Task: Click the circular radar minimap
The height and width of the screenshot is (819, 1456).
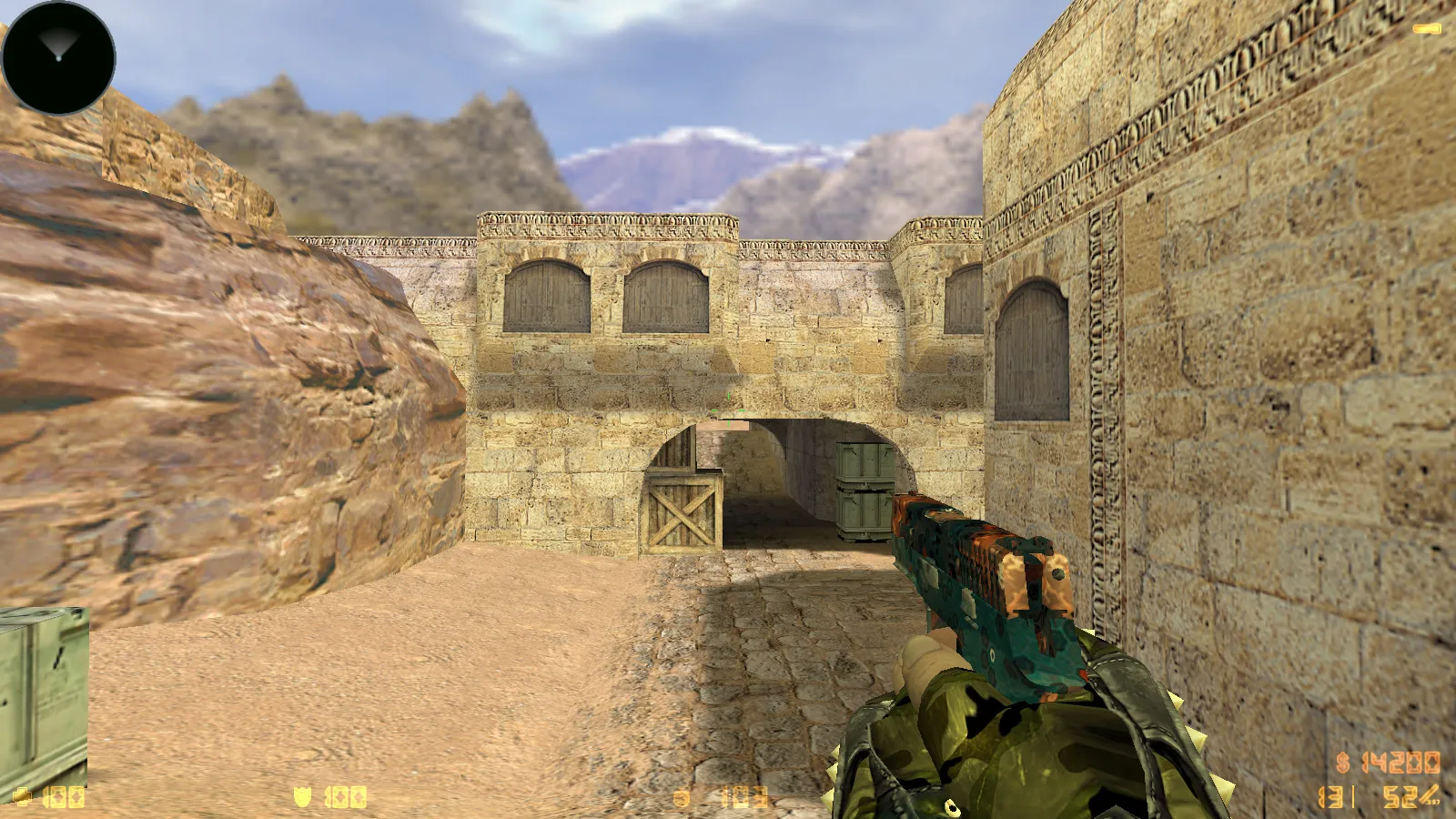Action: pyautogui.click(x=59, y=58)
